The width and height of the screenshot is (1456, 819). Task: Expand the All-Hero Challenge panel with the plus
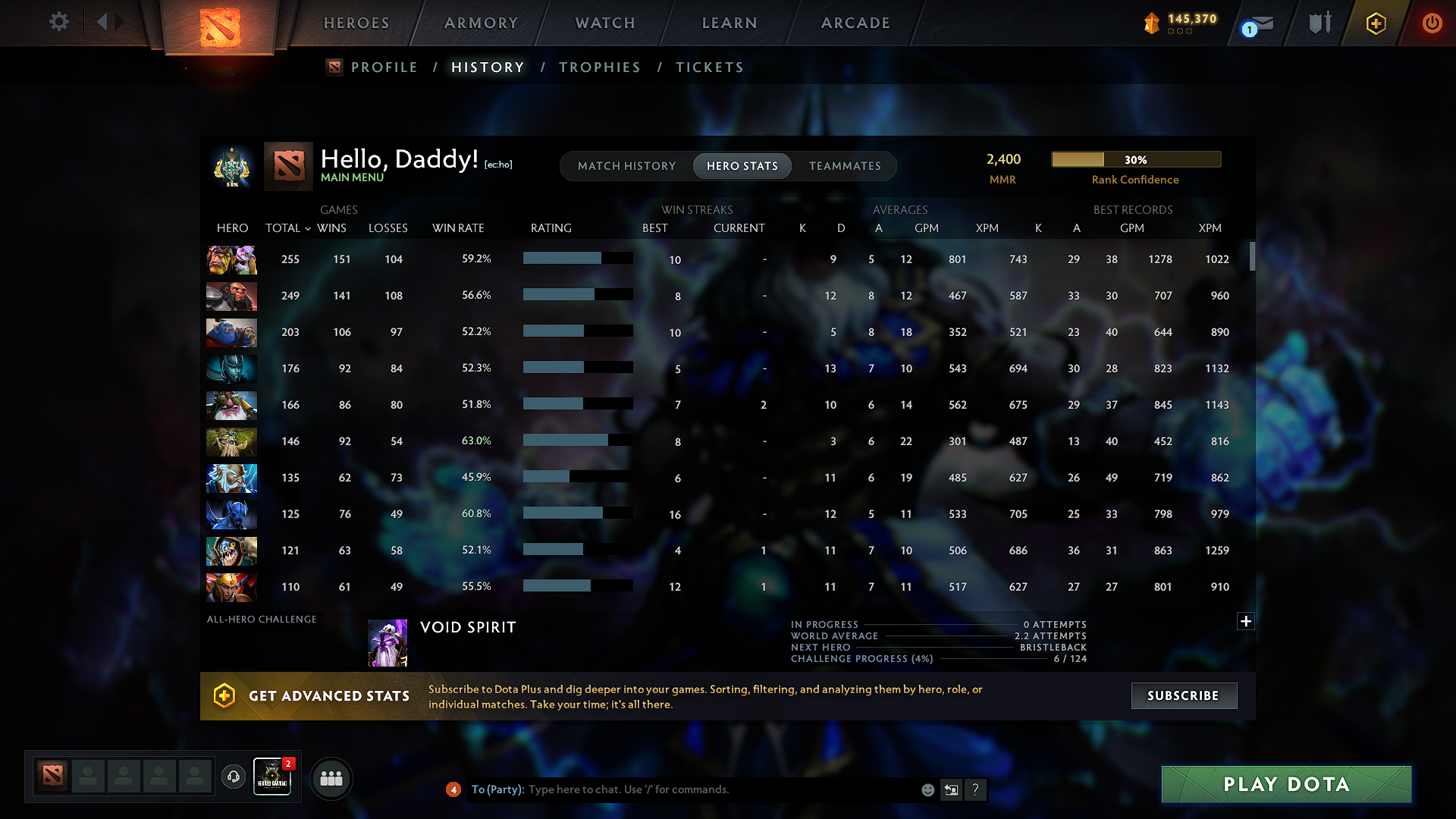click(x=1245, y=621)
